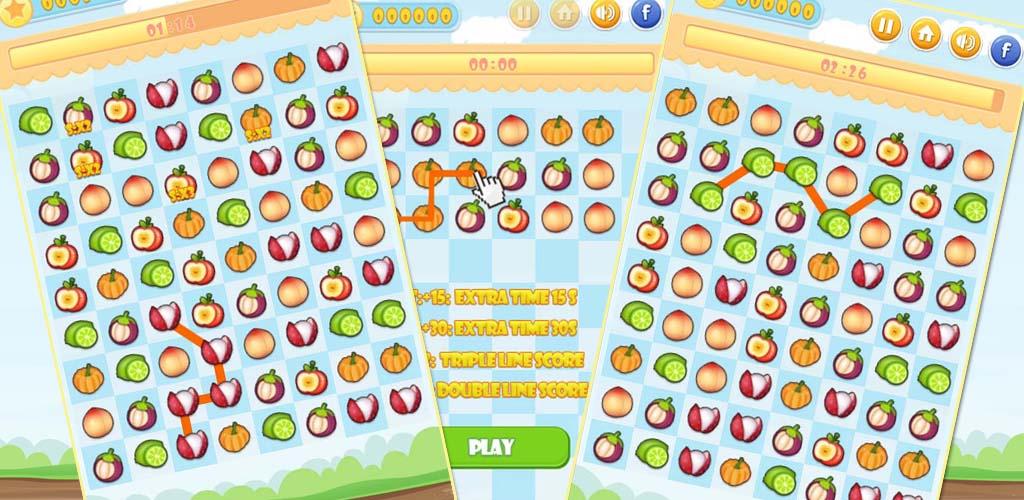Screen dimensions: 1024x500
Task: Toggle the sound button above the 00:00 timer
Action: click(604, 14)
